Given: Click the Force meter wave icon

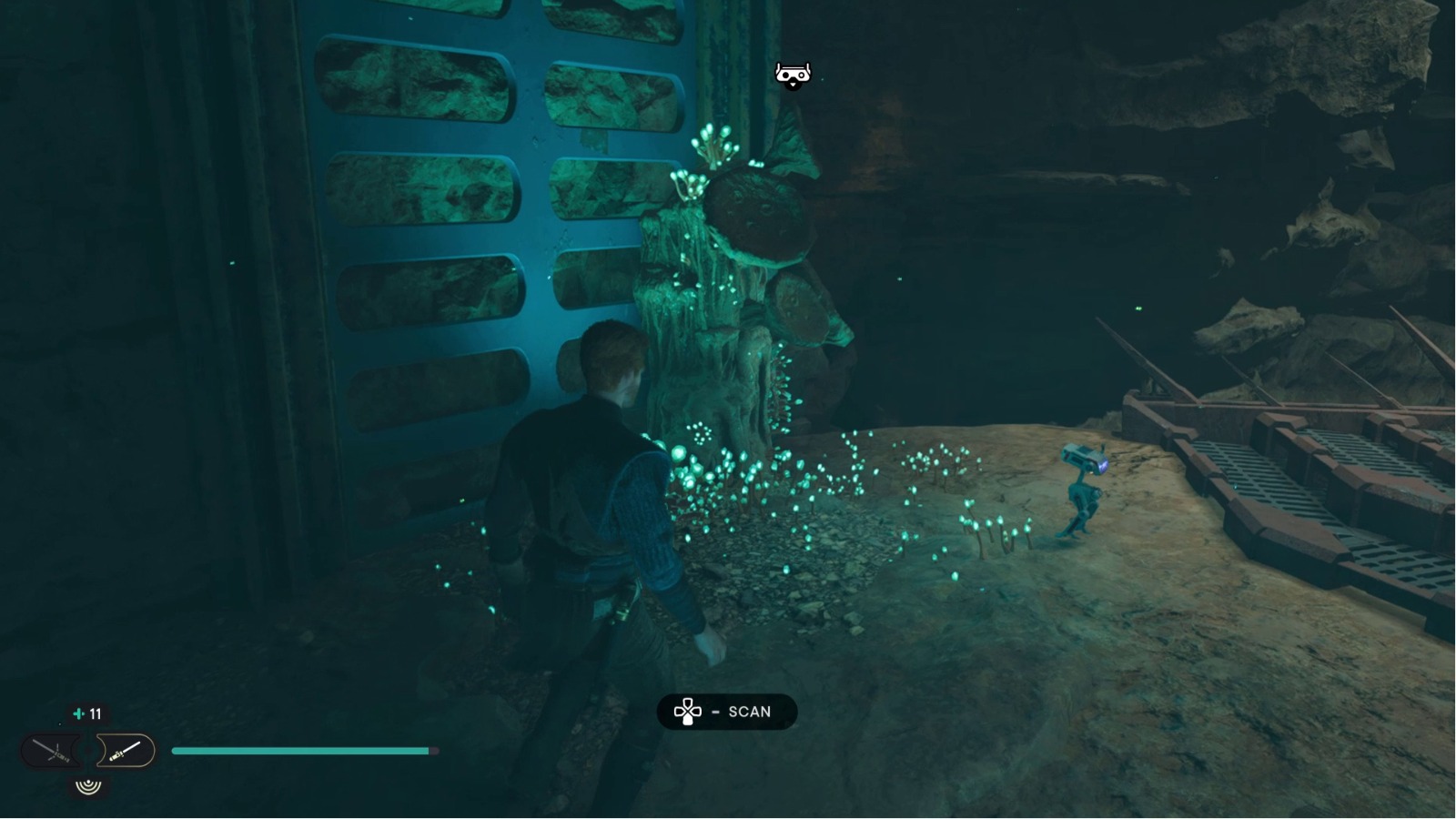Looking at the screenshot, I should (x=88, y=784).
